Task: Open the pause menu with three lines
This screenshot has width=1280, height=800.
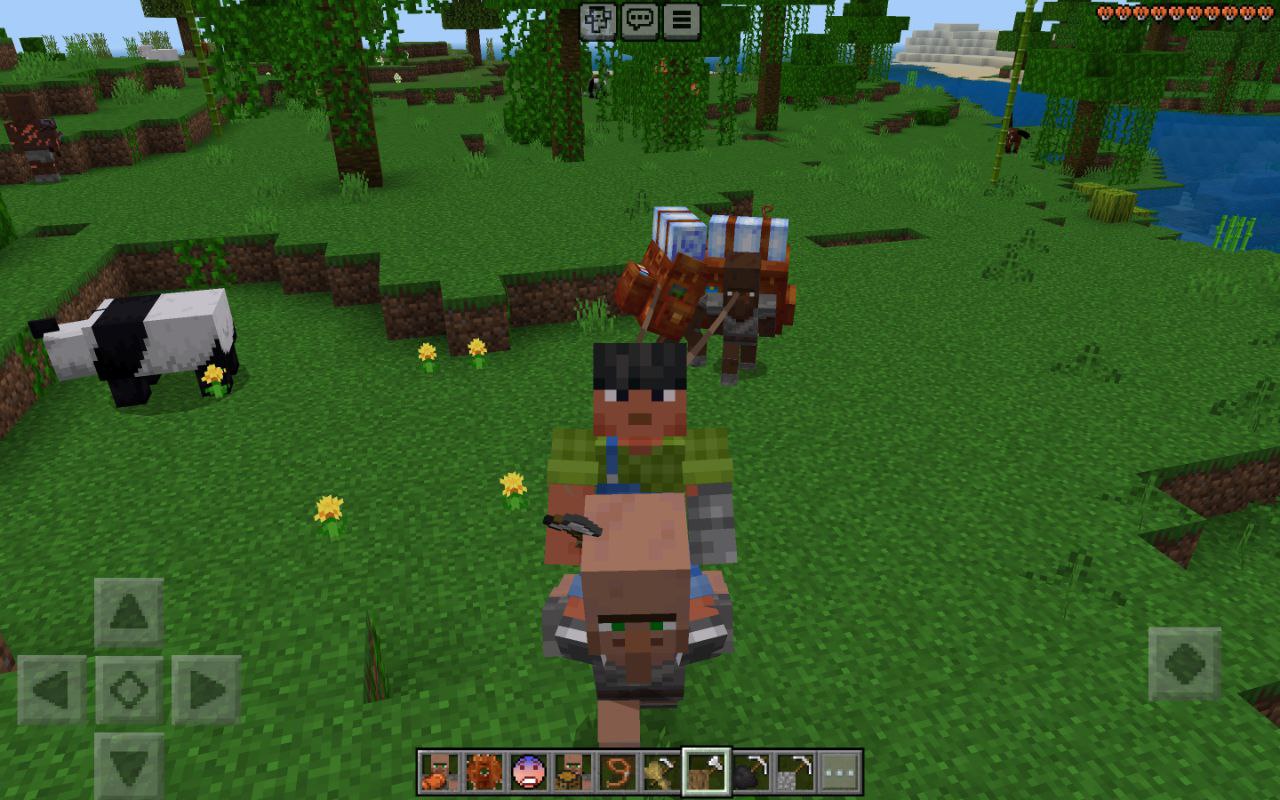Action: pyautogui.click(x=681, y=19)
